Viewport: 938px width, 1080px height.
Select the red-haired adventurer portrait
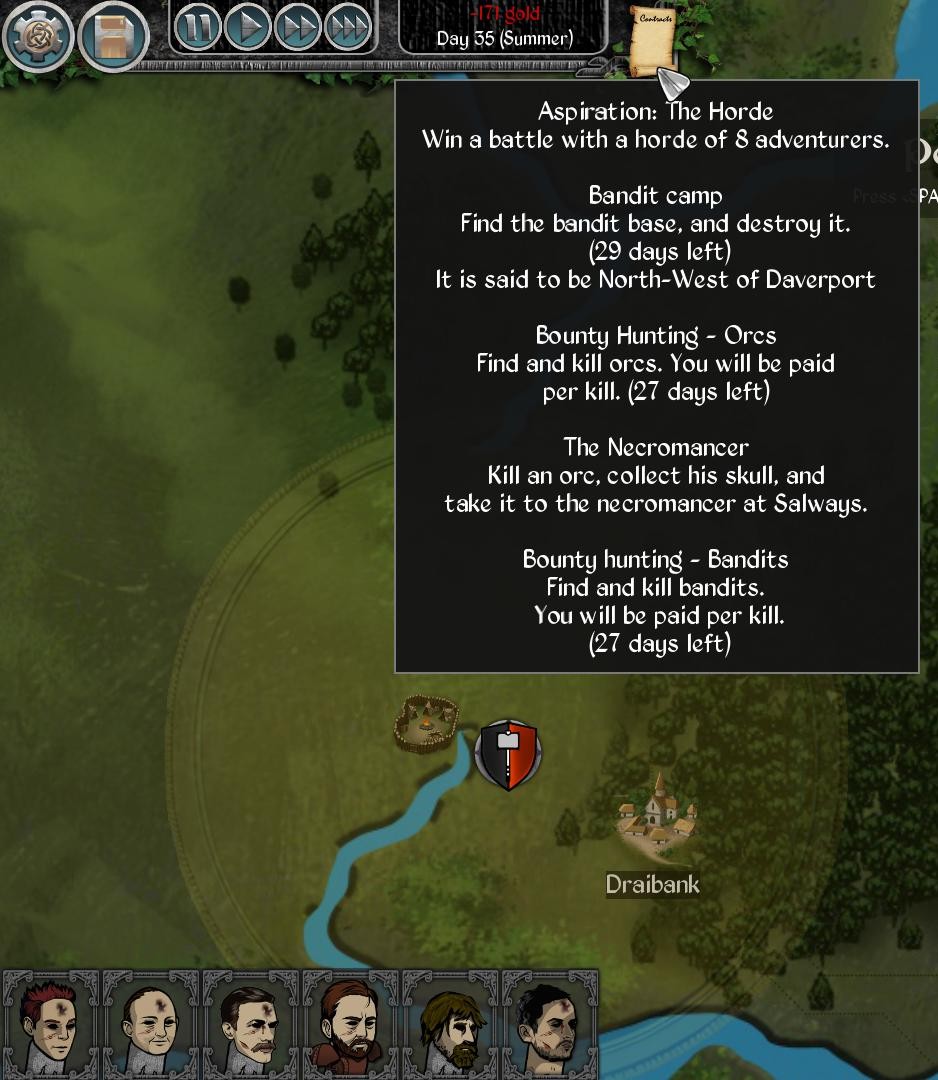(x=51, y=1024)
